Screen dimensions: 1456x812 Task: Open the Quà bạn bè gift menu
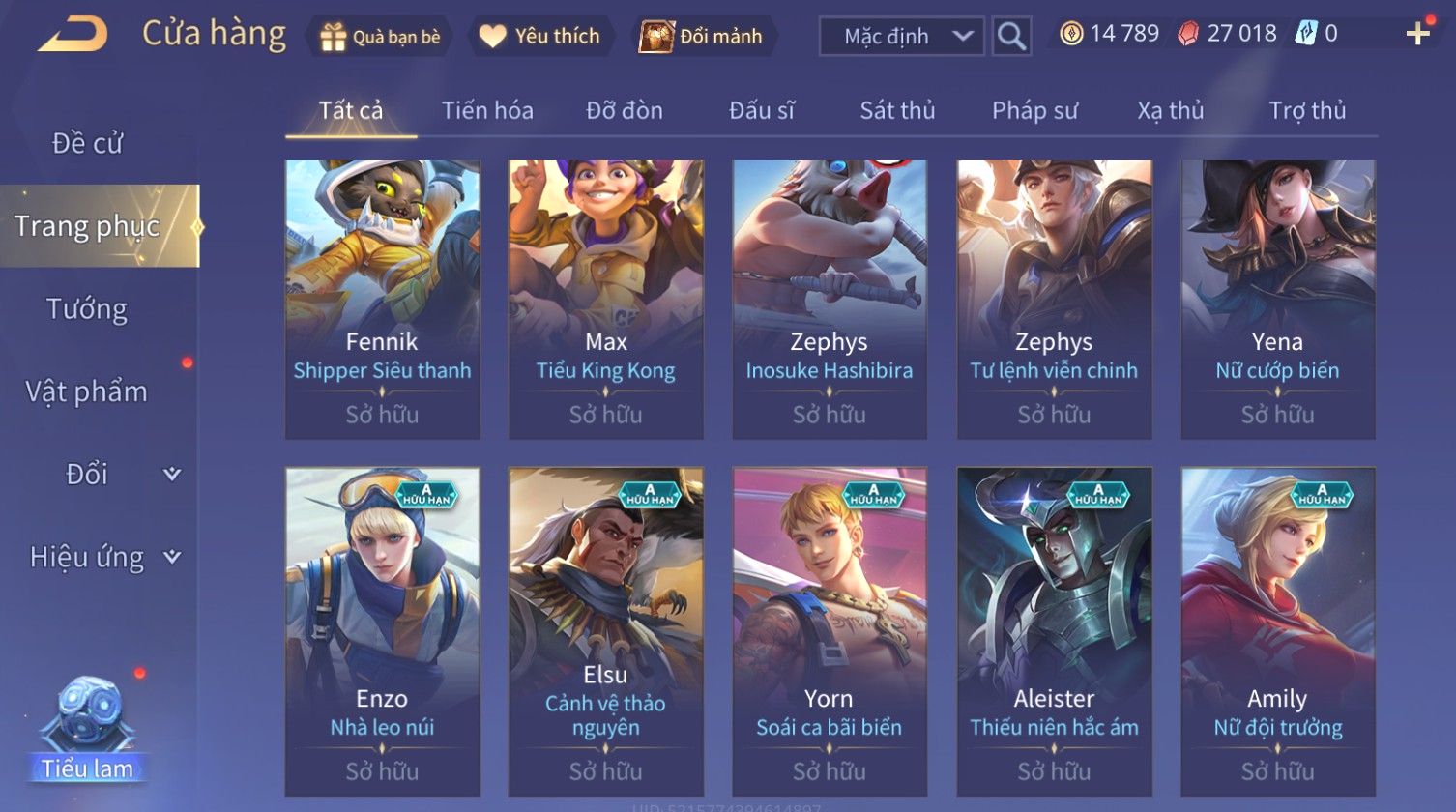click(x=379, y=37)
